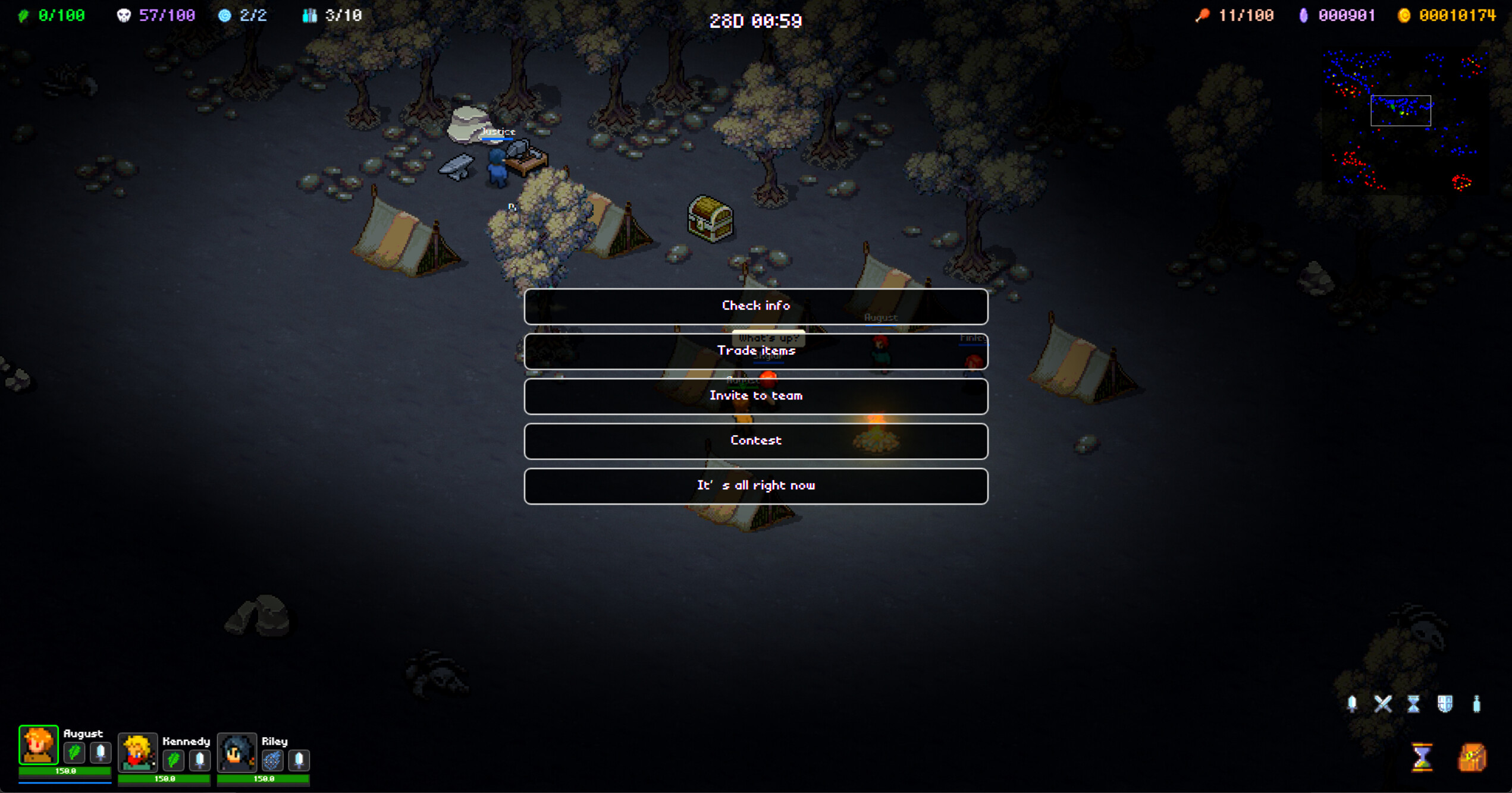
Task: Choose the Check info dialogue option
Action: point(756,306)
